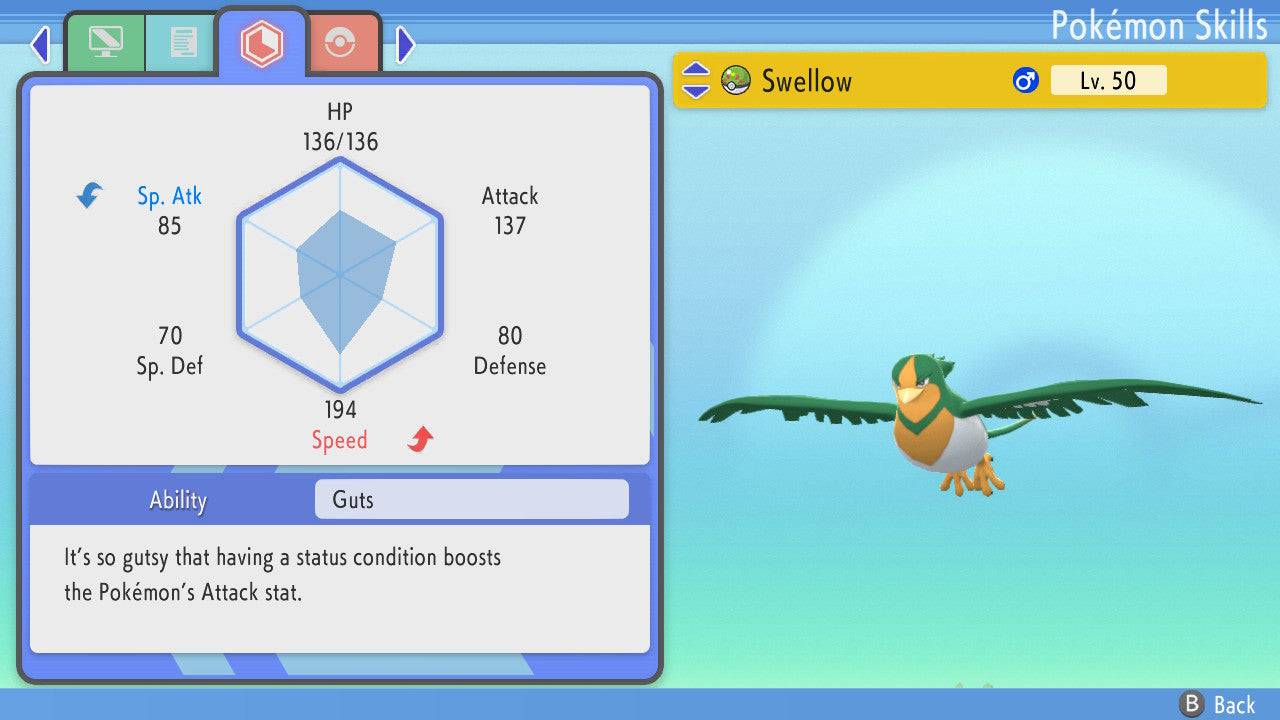
Task: Click the left tab navigation arrow
Action: (40, 44)
